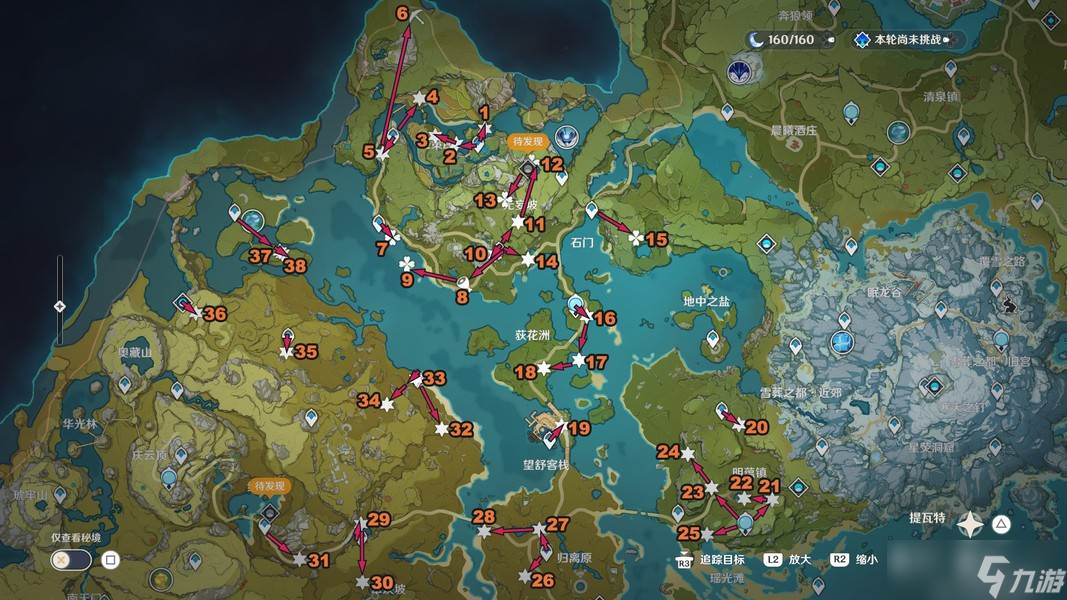Click the undiscovered domain marker near route point 31
1067x600 pixels.
(268, 513)
